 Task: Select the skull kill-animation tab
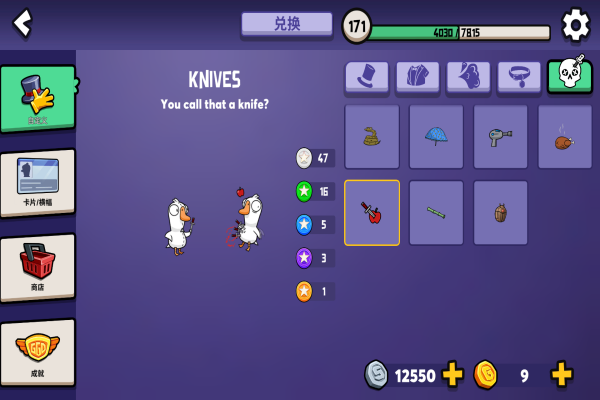coord(569,76)
